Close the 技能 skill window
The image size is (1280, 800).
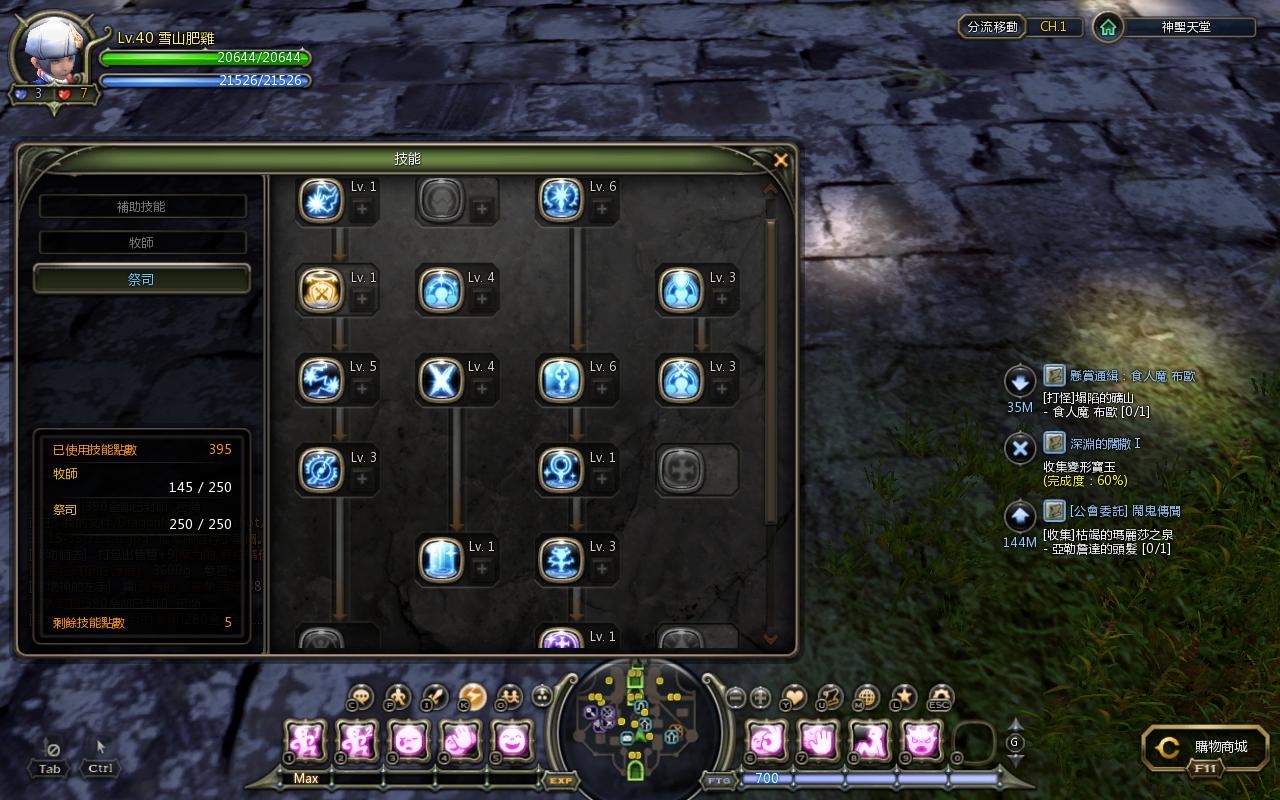click(781, 160)
